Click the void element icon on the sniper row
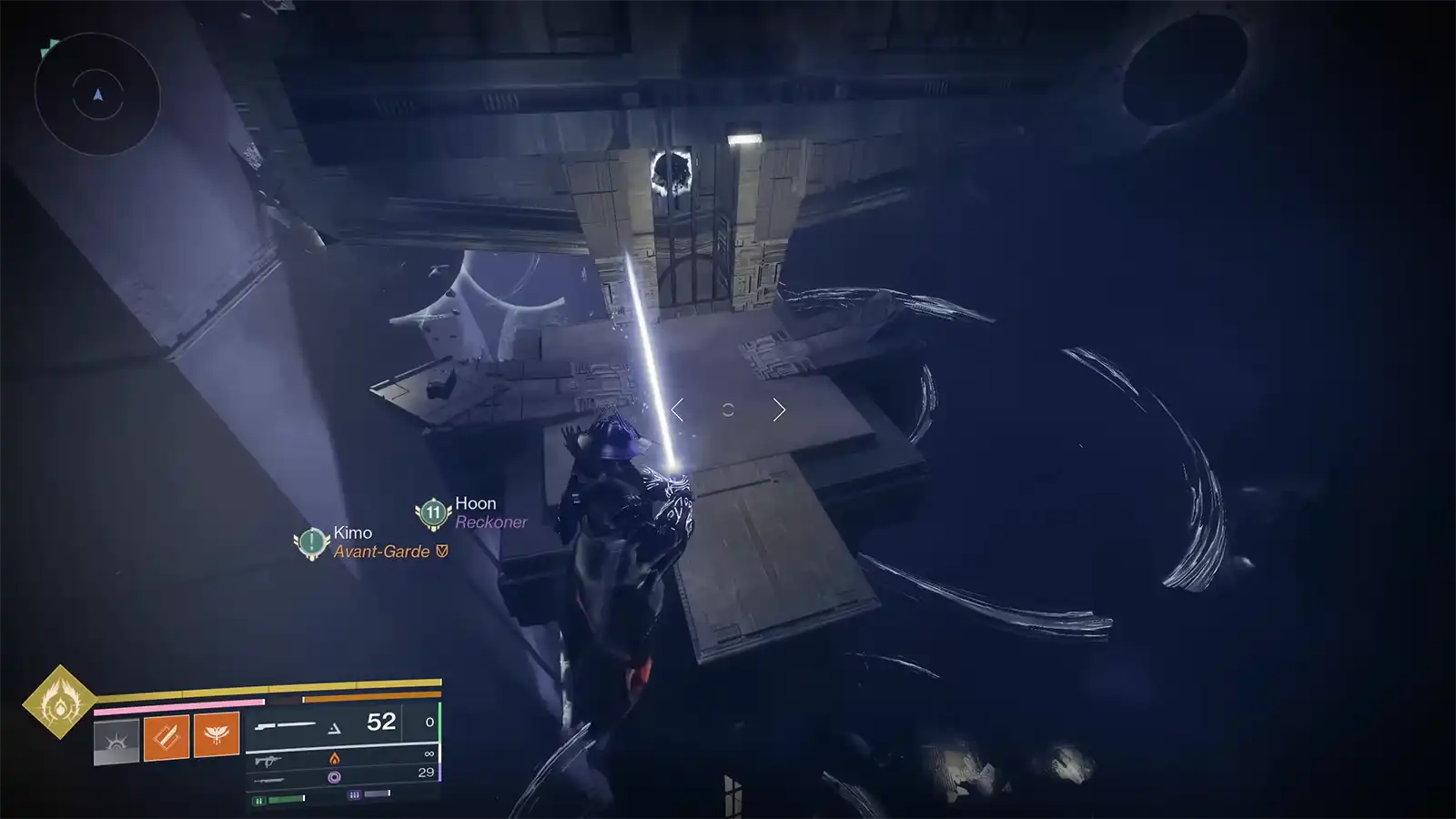The width and height of the screenshot is (1456, 819). point(335,778)
